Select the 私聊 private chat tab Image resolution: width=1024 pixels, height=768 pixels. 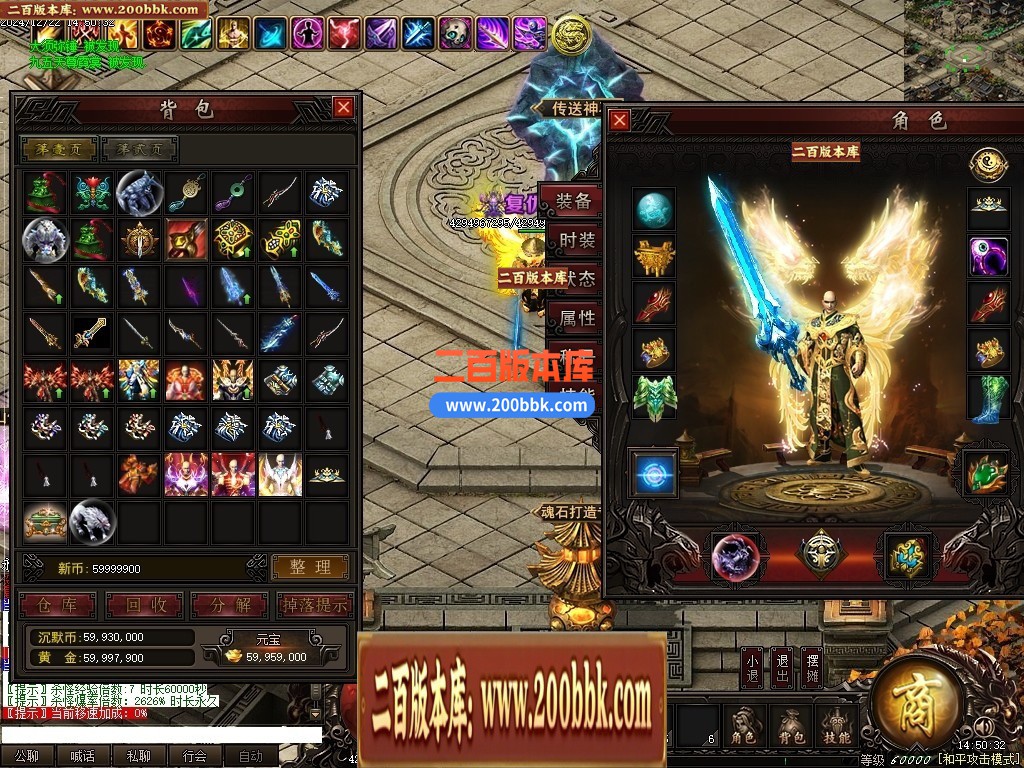pos(139,757)
